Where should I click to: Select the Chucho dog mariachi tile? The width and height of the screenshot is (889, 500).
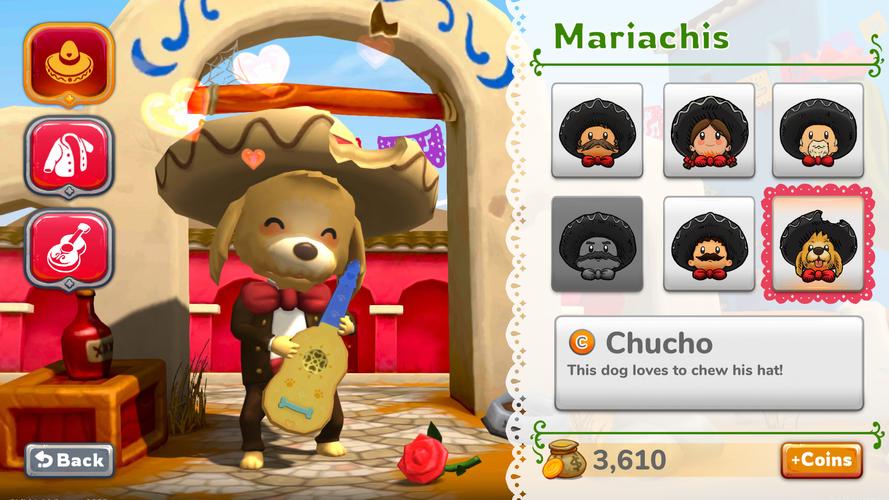click(817, 243)
